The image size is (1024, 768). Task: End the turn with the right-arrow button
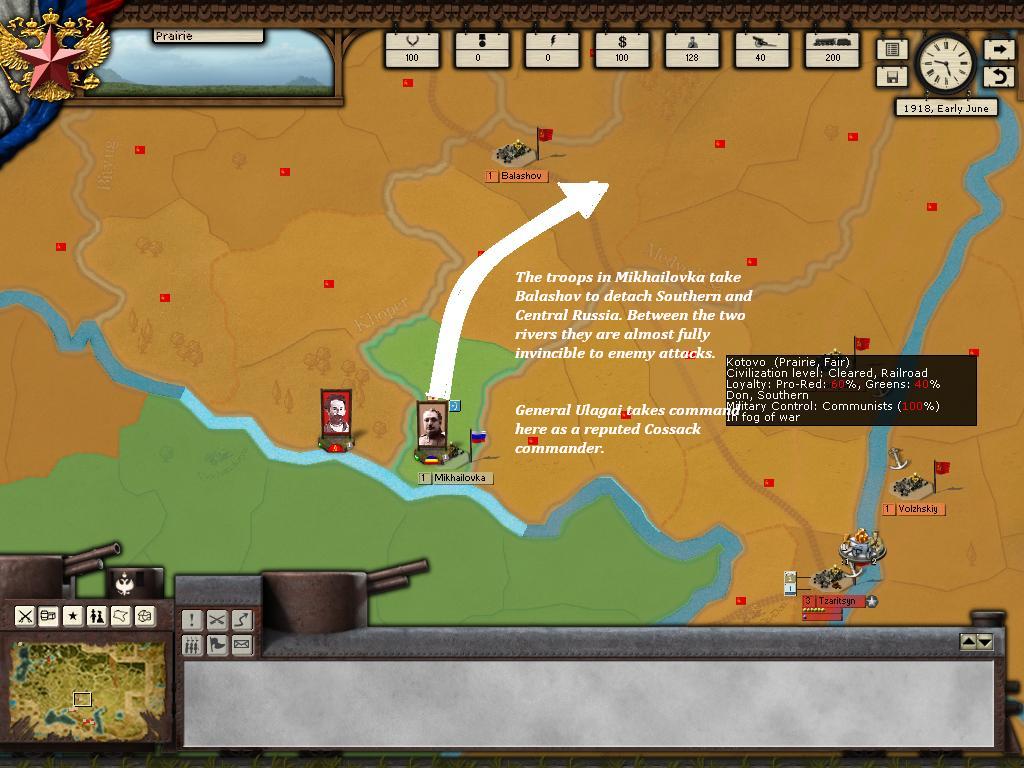pyautogui.click(x=998, y=49)
